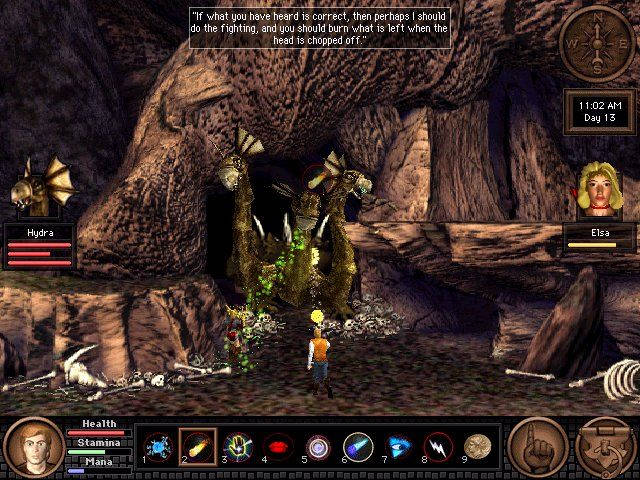This screenshot has height=480, width=640.
Task: Use the round coin item in slot 9
Action: (478, 446)
